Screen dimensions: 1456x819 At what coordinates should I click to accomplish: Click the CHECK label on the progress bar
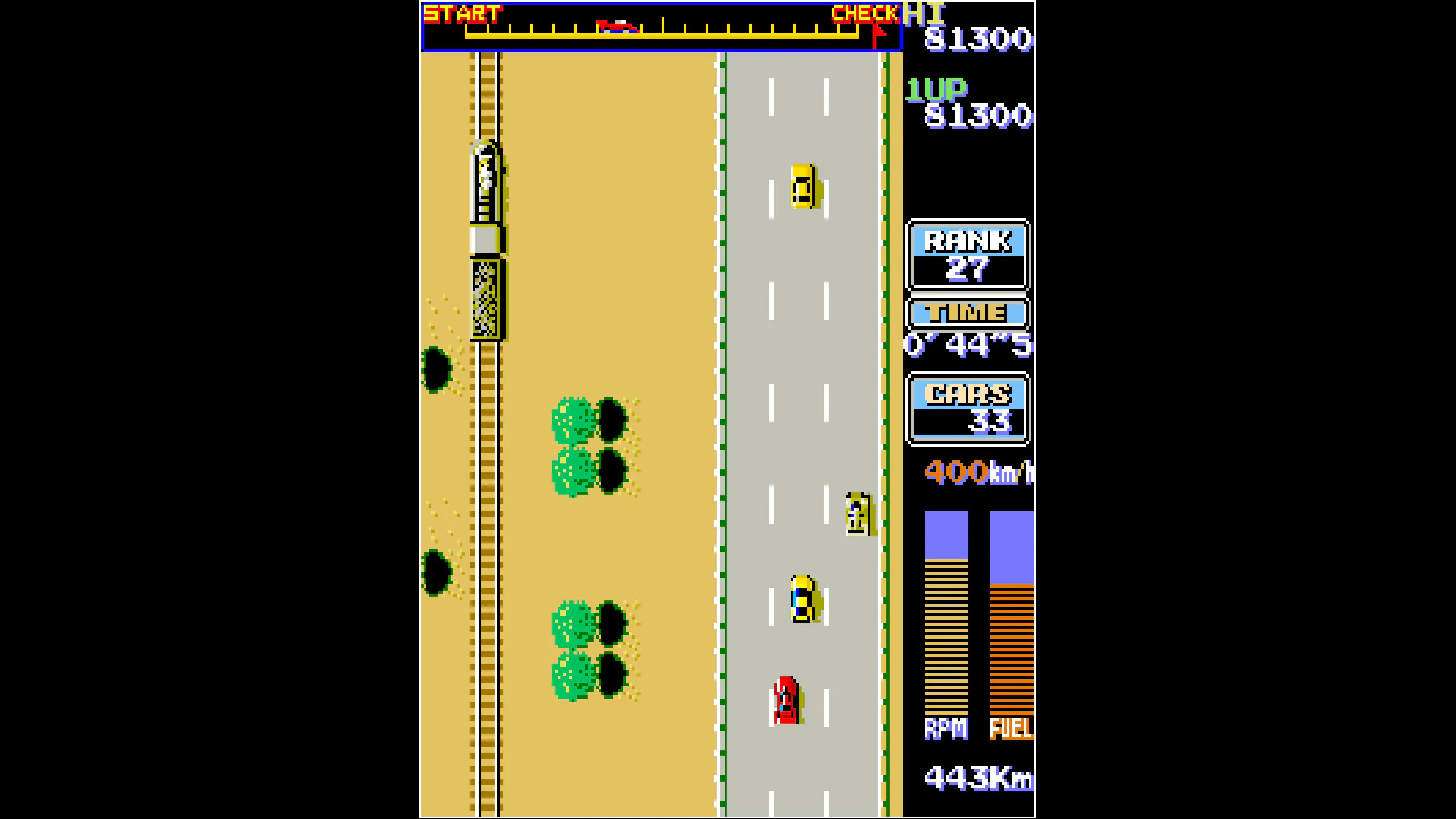(864, 13)
